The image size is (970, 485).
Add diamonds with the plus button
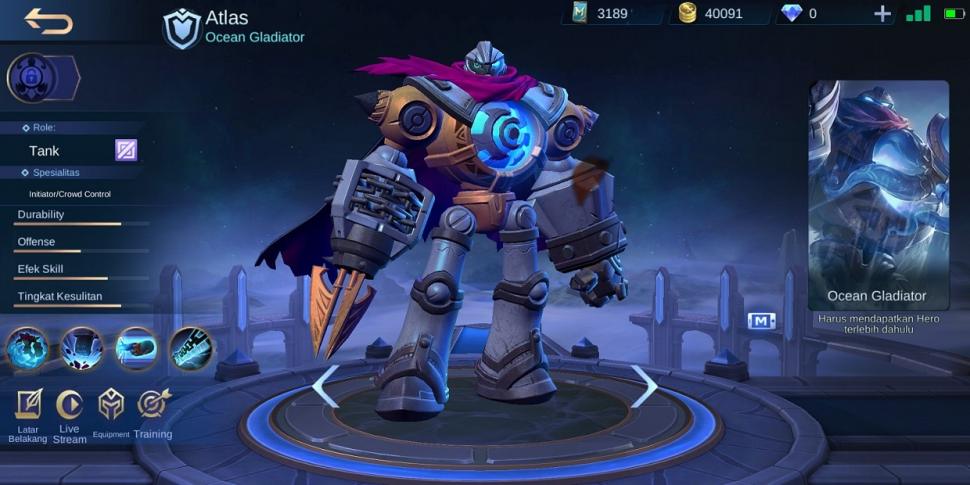point(882,13)
